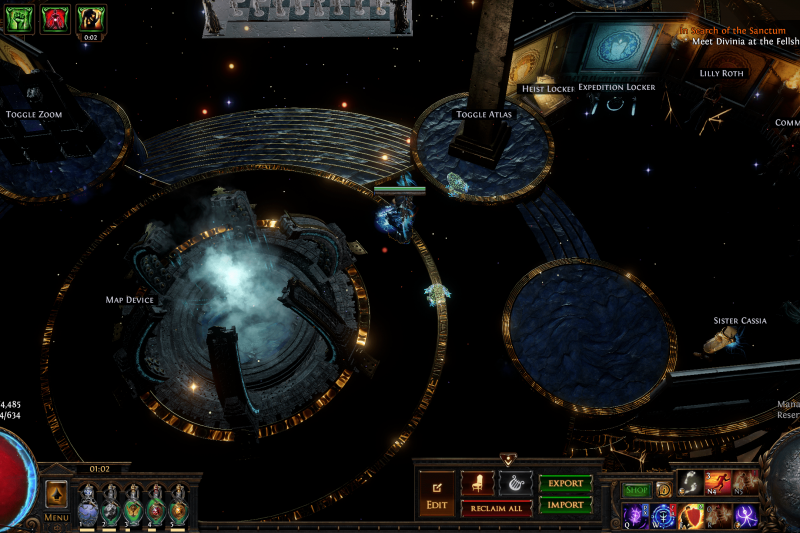Use the red-emblem flask in slot 4
Screen dimensions: 800x533
coord(156,506)
